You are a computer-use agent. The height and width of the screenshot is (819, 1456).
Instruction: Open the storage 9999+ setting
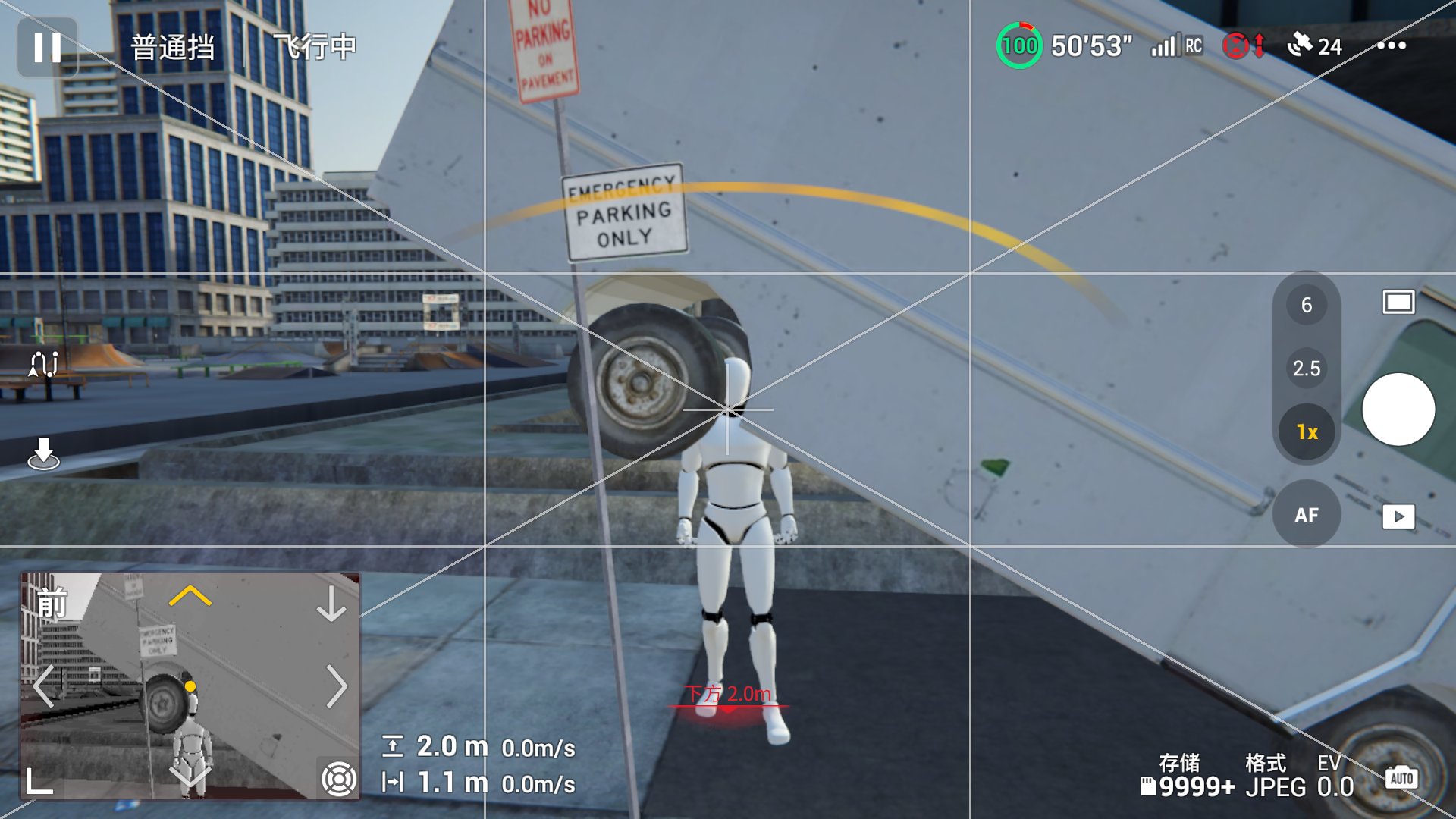coord(1188,778)
